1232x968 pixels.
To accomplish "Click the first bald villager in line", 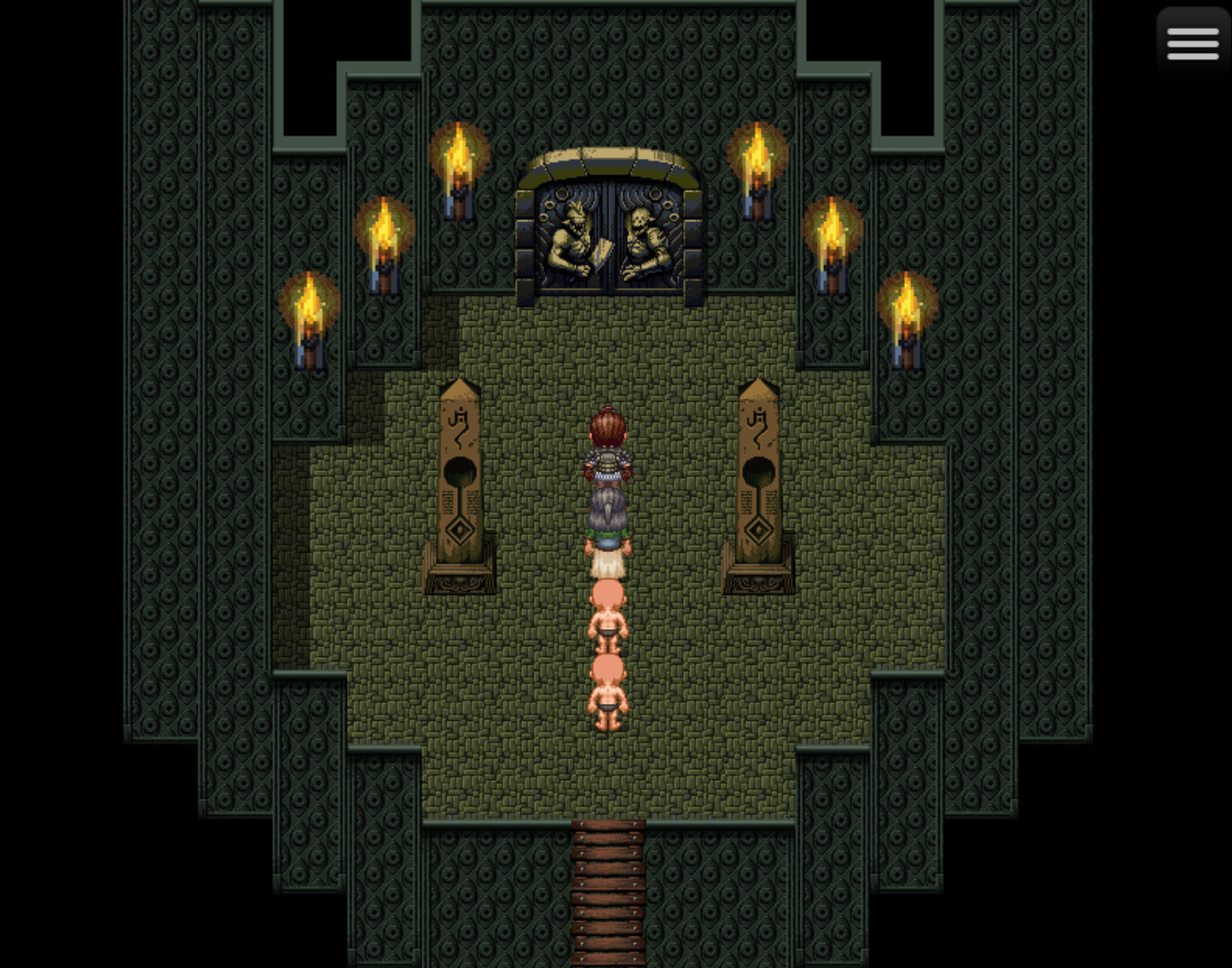I will 608,611.
